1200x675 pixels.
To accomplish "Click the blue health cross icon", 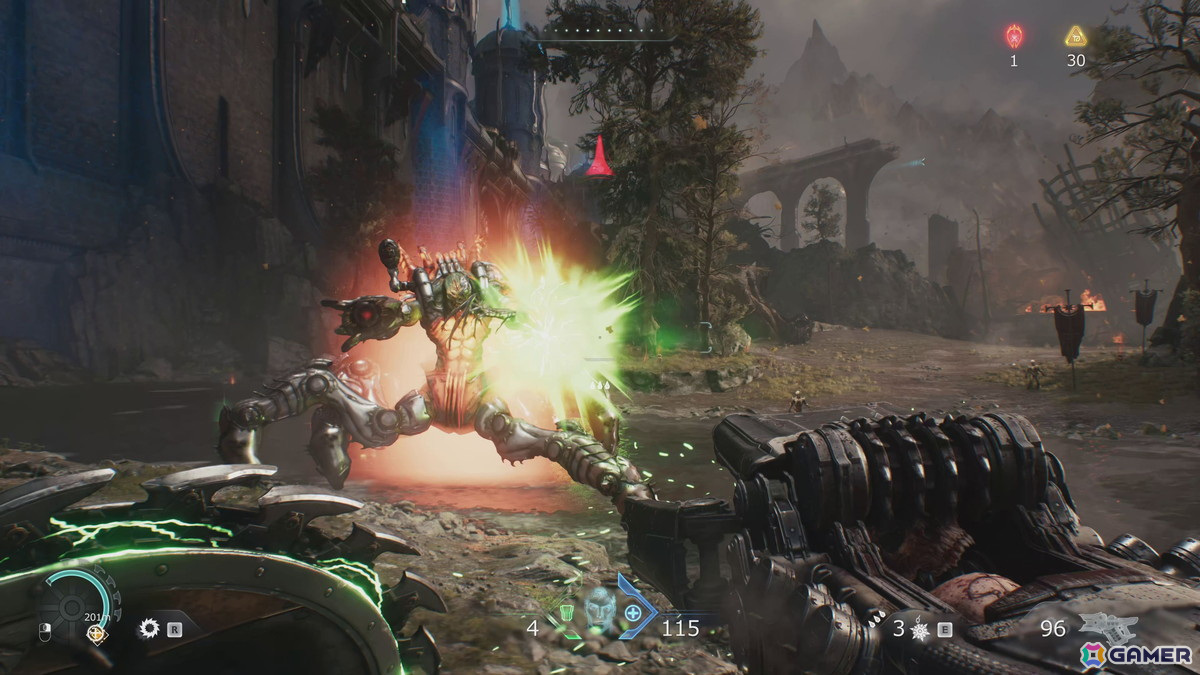I will pyautogui.click(x=633, y=611).
